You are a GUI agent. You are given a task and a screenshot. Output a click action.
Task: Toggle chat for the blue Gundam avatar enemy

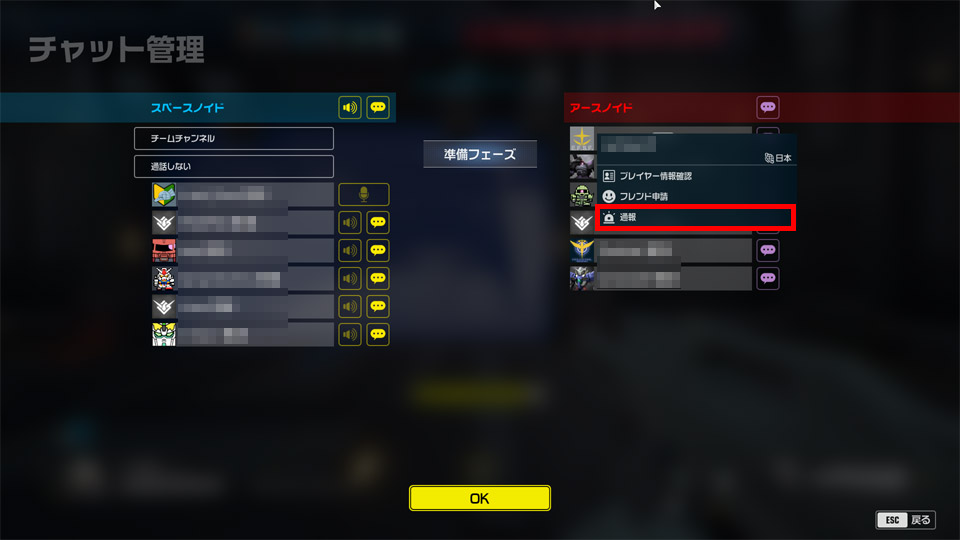point(768,278)
